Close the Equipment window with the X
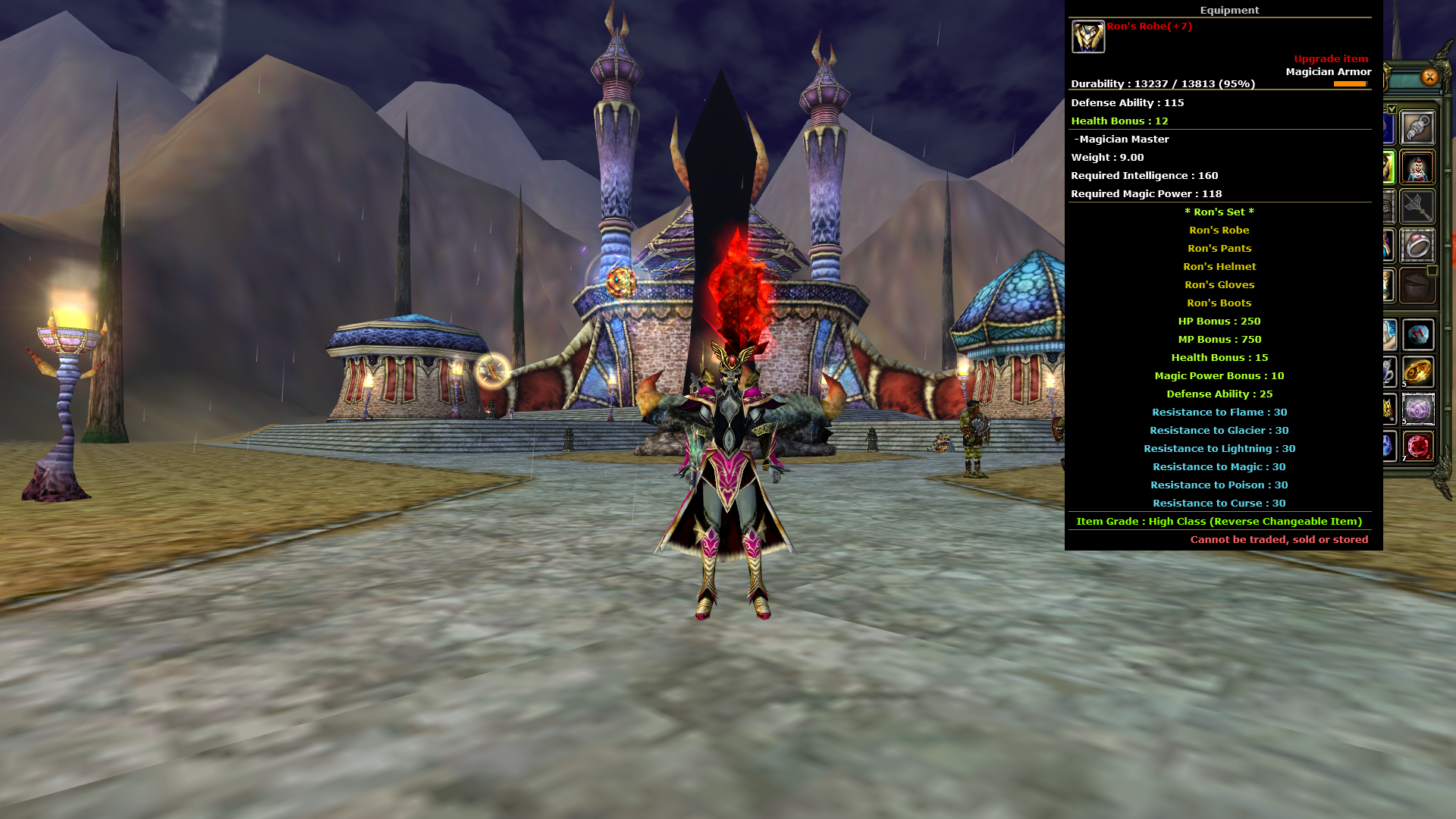The height and width of the screenshot is (819, 1456). tap(1429, 77)
